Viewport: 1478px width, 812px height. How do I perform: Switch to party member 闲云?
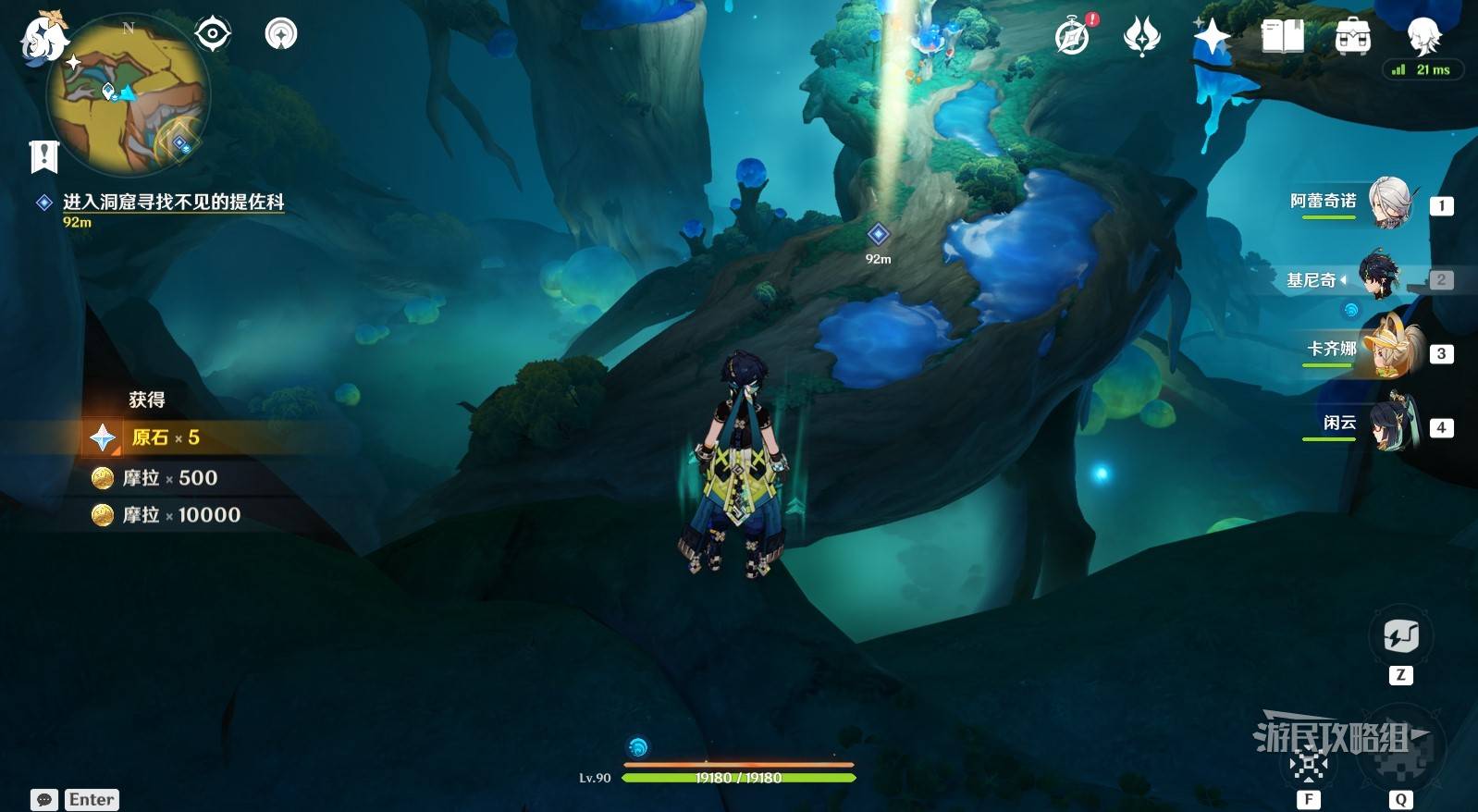(x=1389, y=424)
